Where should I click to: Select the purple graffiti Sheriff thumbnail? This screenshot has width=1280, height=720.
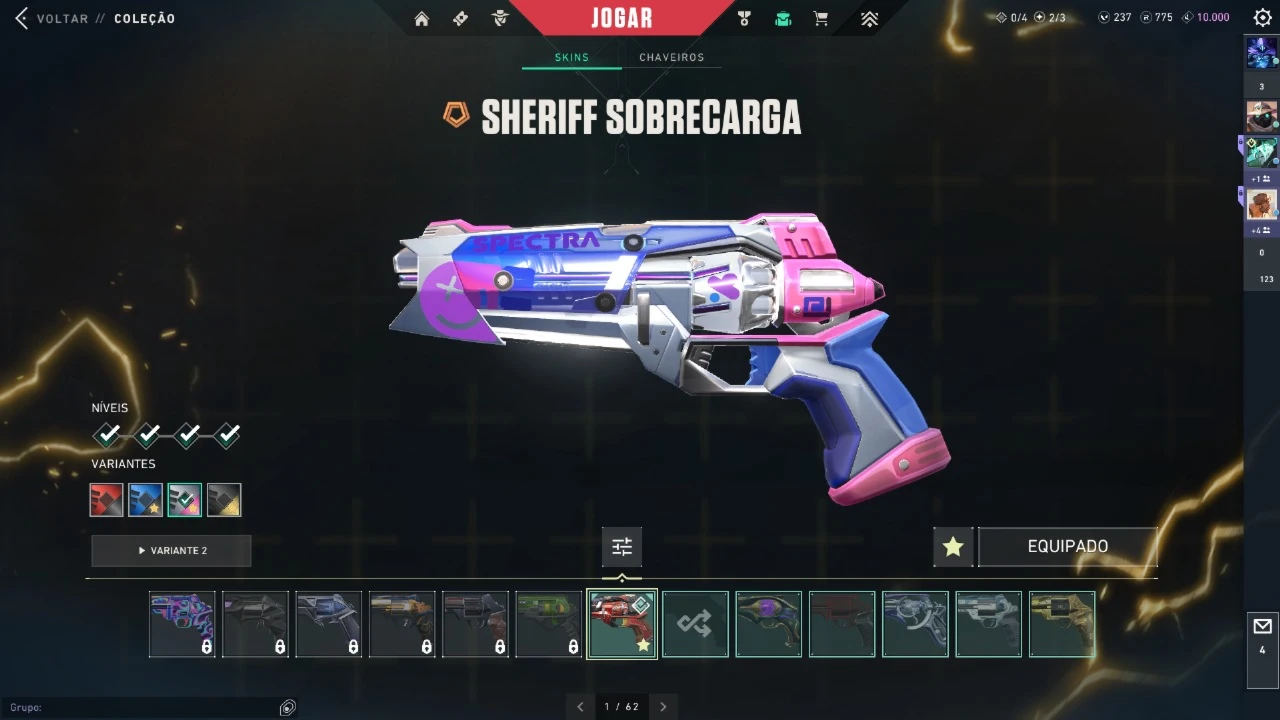(182, 624)
